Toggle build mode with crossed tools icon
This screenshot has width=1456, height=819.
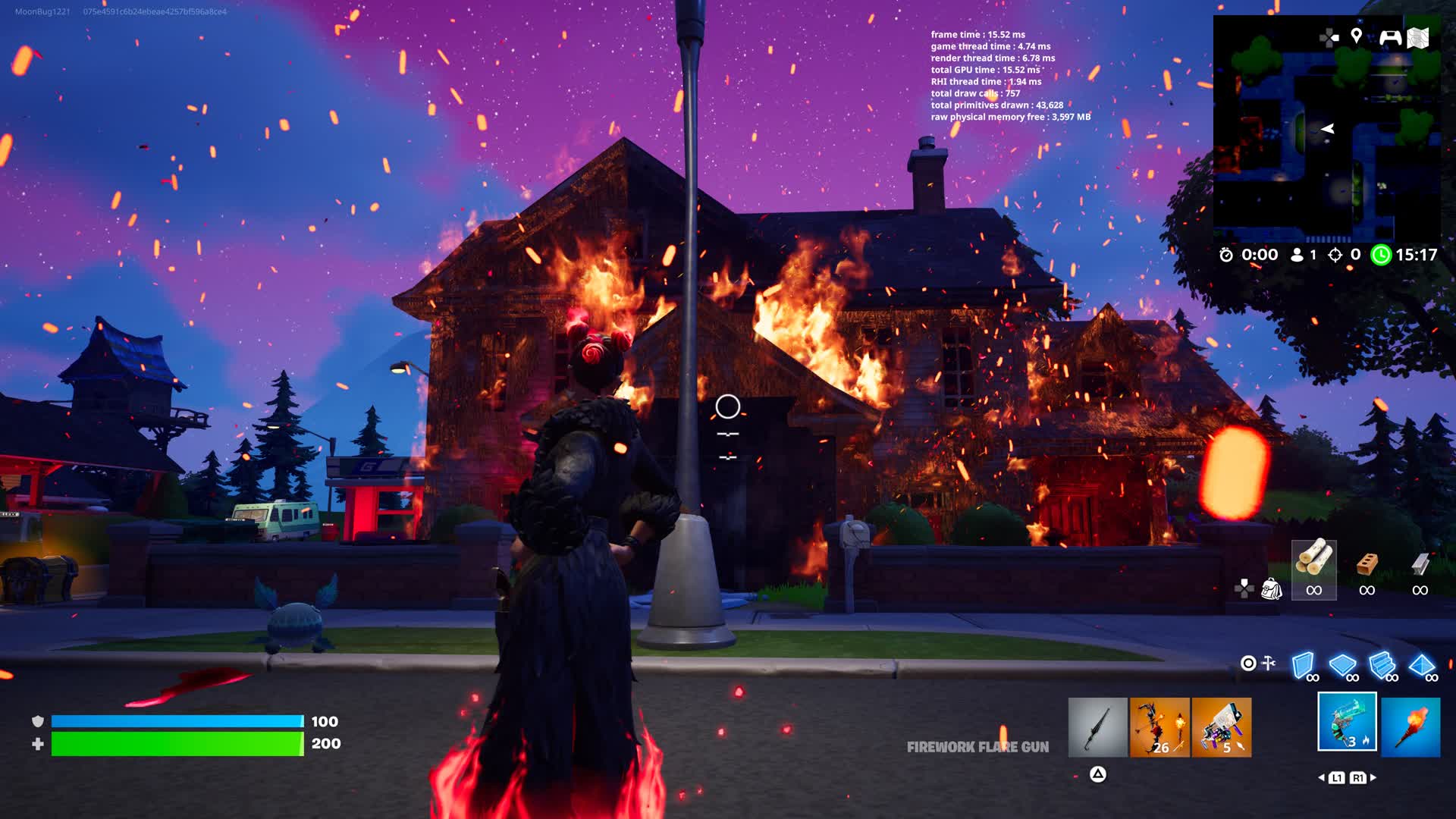click(1269, 664)
